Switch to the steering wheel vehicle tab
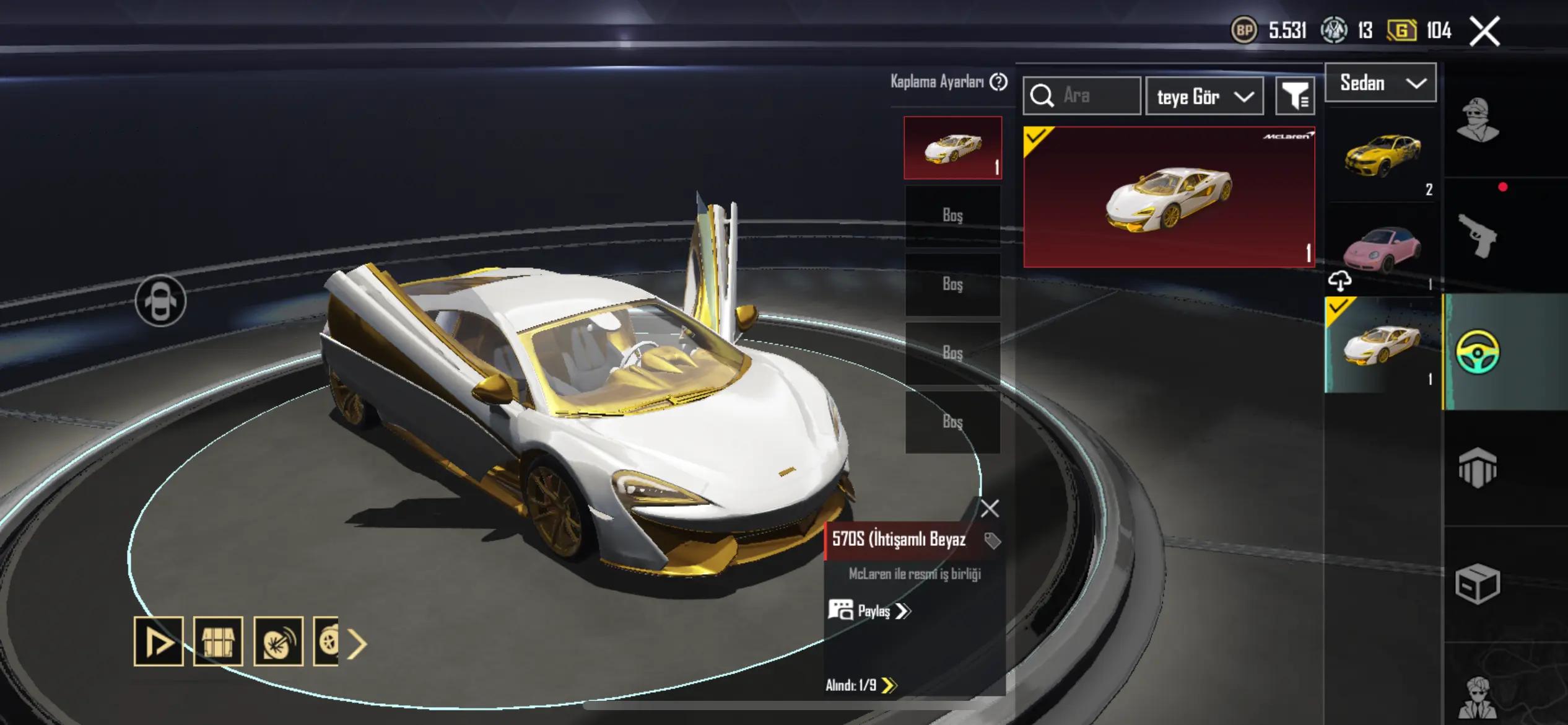This screenshot has height=725, width=1568. (1478, 352)
